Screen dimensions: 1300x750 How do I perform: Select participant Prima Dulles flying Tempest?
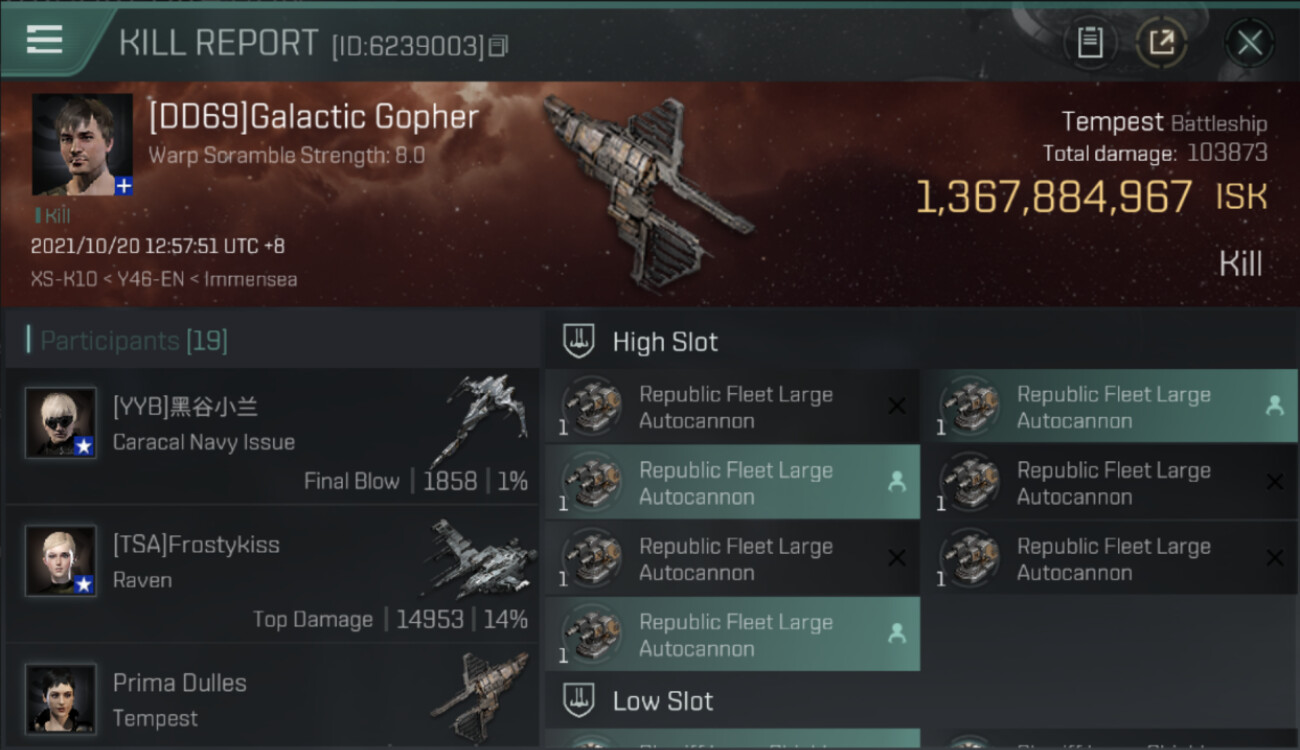(x=272, y=699)
